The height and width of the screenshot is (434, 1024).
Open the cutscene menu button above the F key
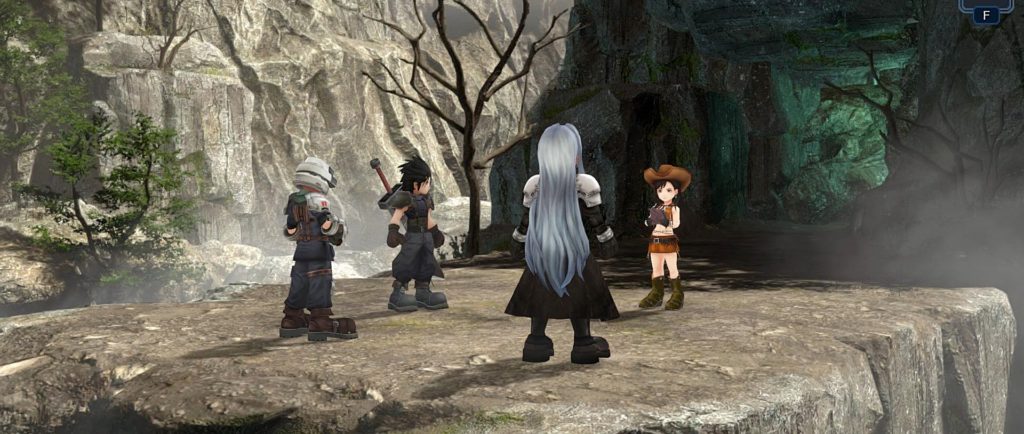coord(984,3)
